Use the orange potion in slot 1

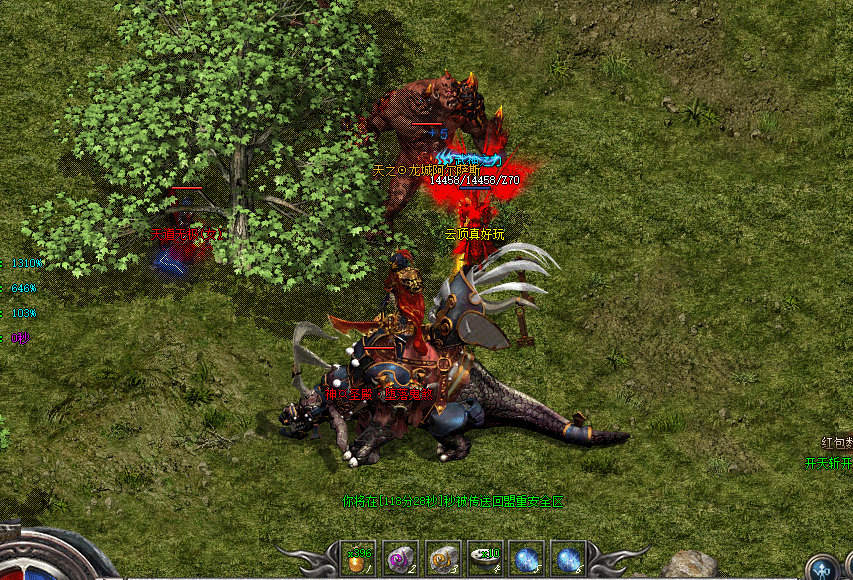(x=357, y=559)
